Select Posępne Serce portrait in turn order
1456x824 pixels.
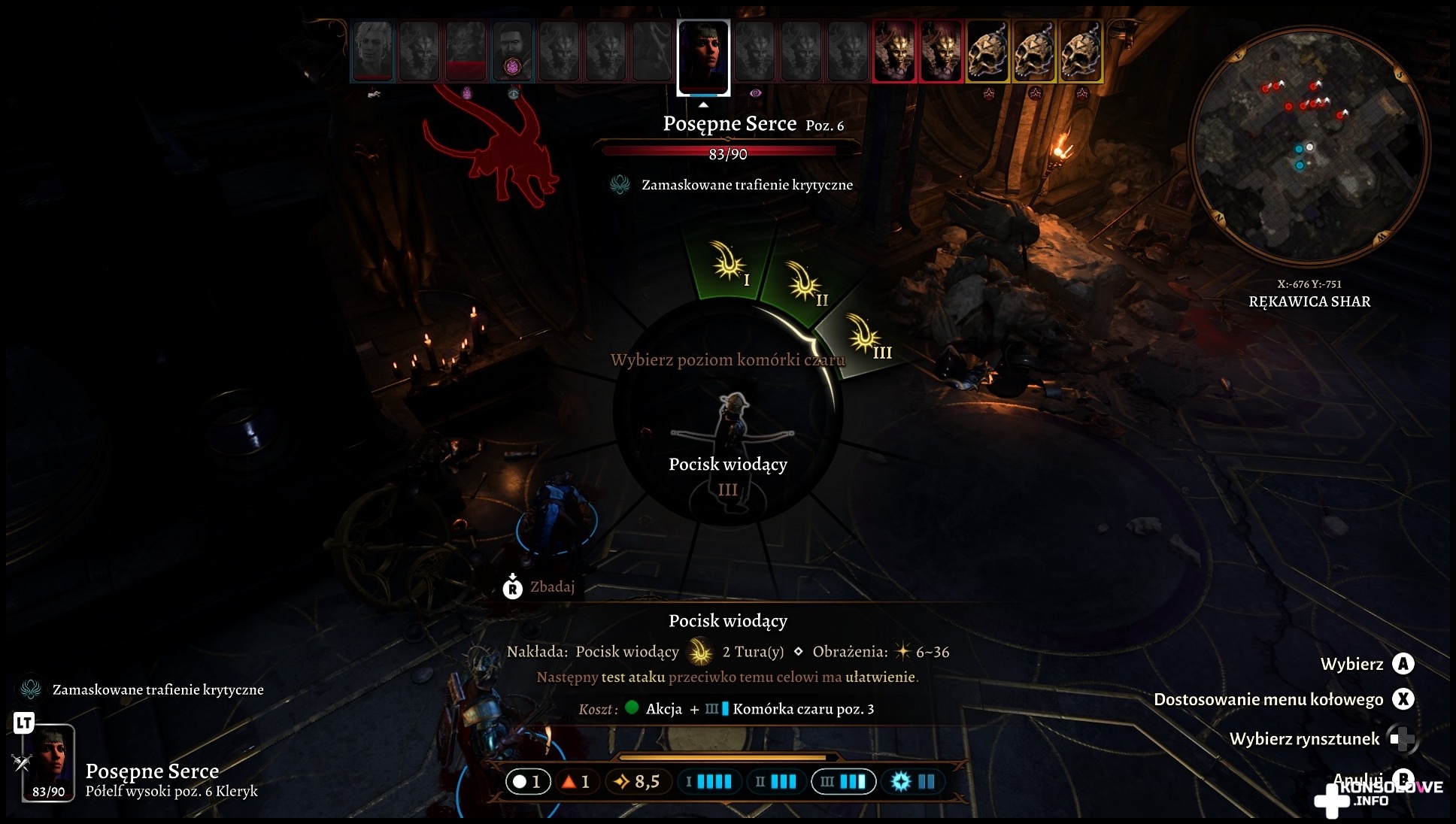click(703, 57)
